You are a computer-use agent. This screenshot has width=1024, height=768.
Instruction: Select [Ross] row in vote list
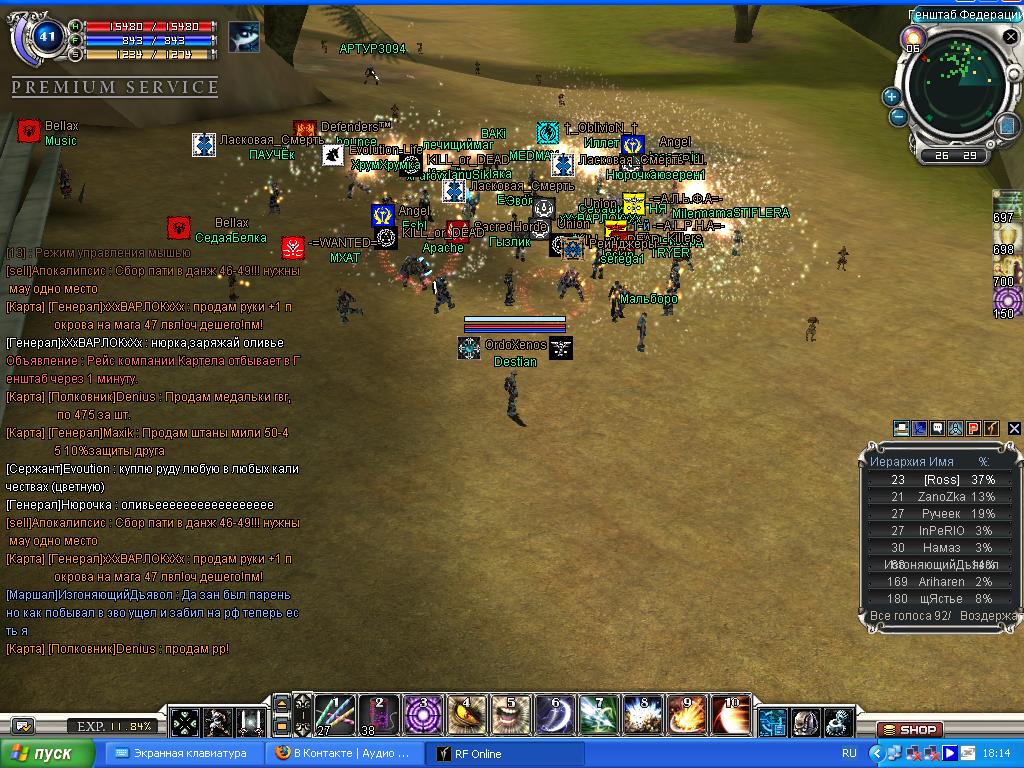[940, 480]
